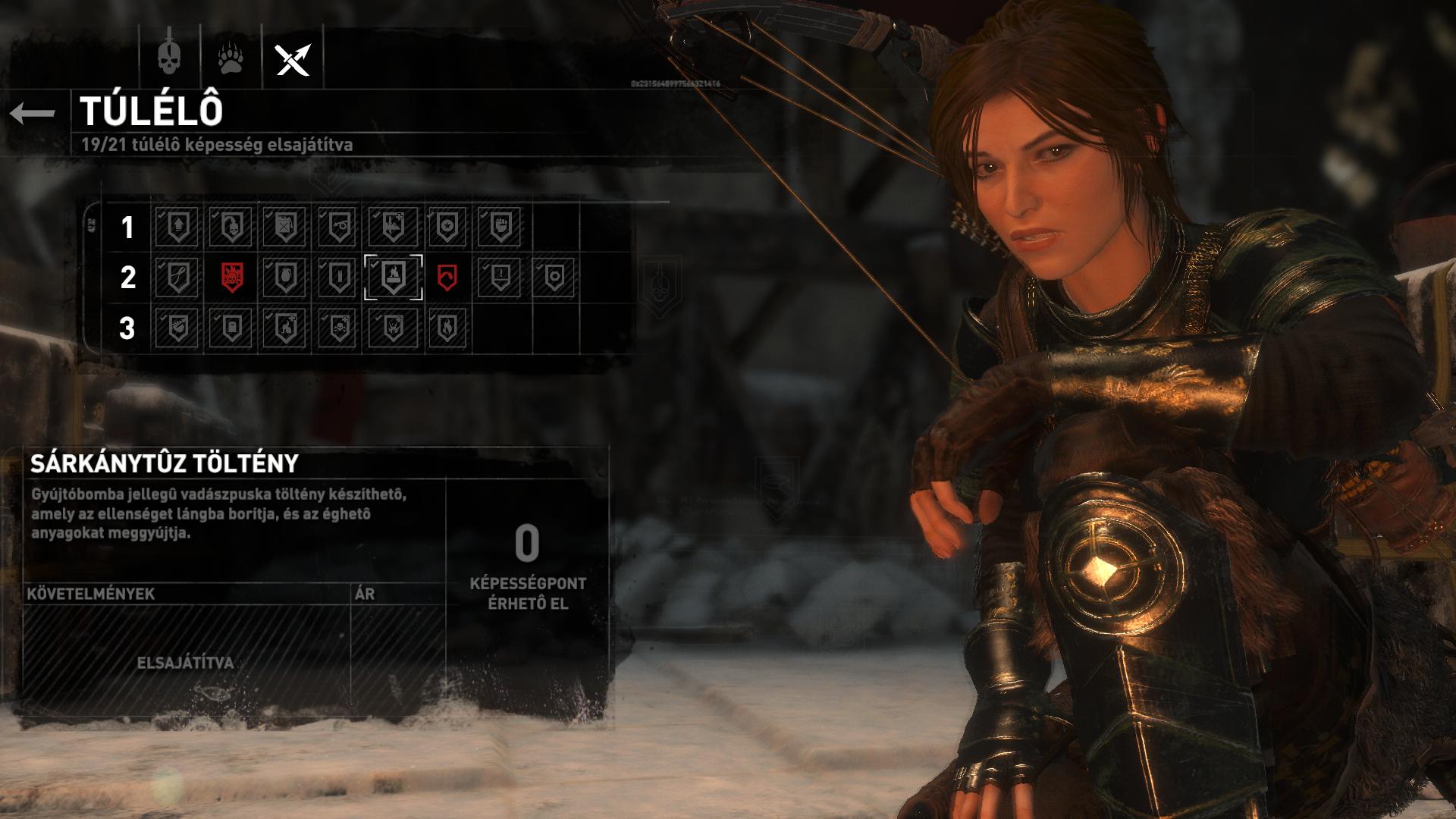Go back using the left arrow button
The image size is (1456, 819).
coord(33,113)
